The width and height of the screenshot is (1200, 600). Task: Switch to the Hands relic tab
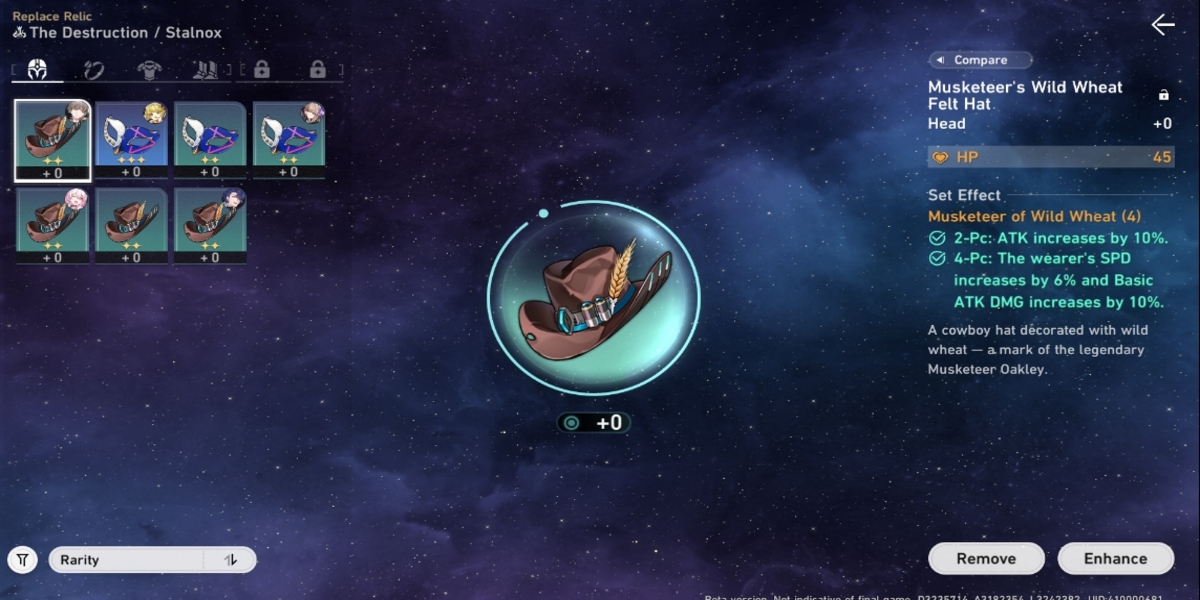coord(94,70)
